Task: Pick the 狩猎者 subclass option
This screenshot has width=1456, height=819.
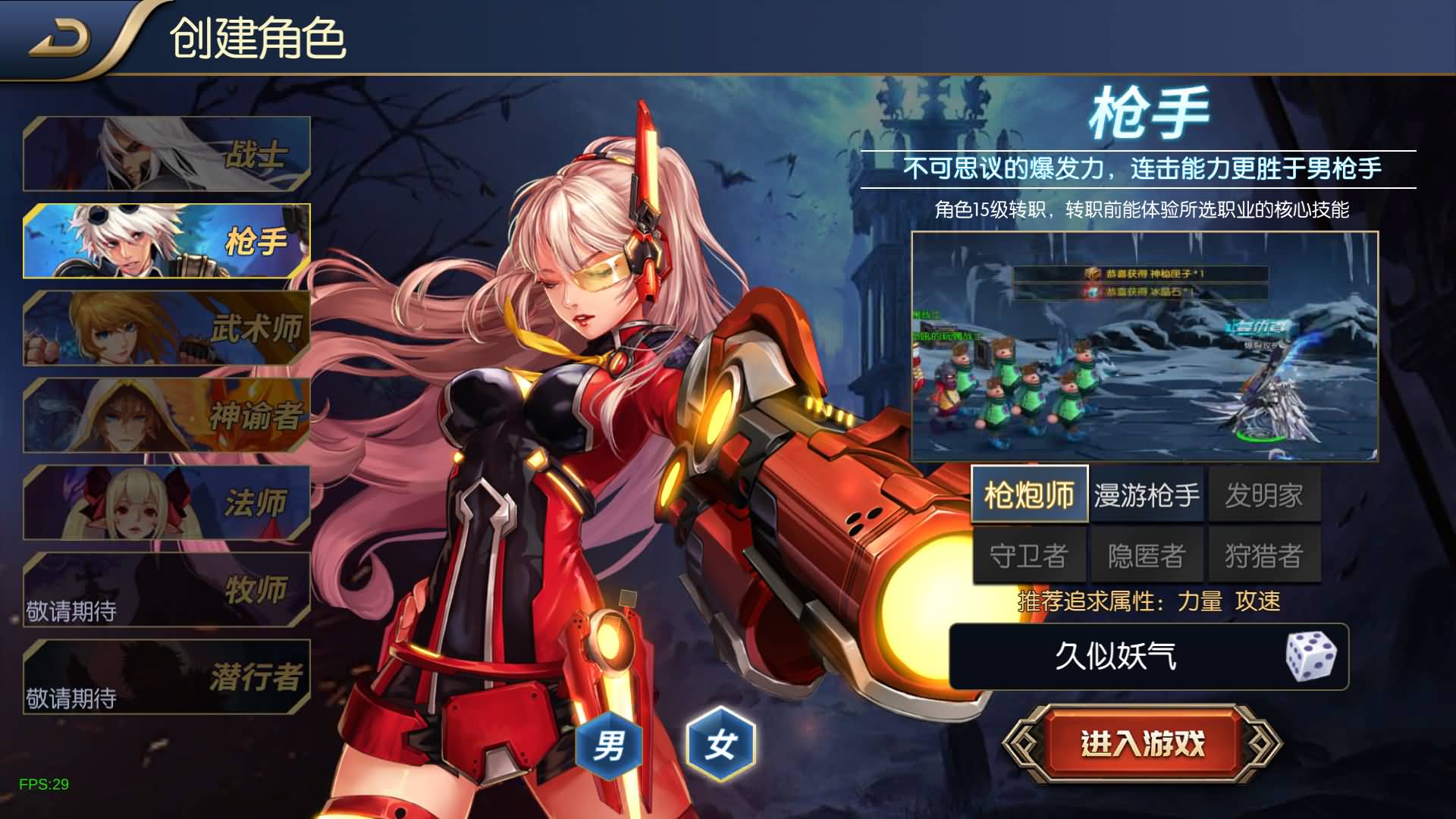Action: coord(1265,553)
